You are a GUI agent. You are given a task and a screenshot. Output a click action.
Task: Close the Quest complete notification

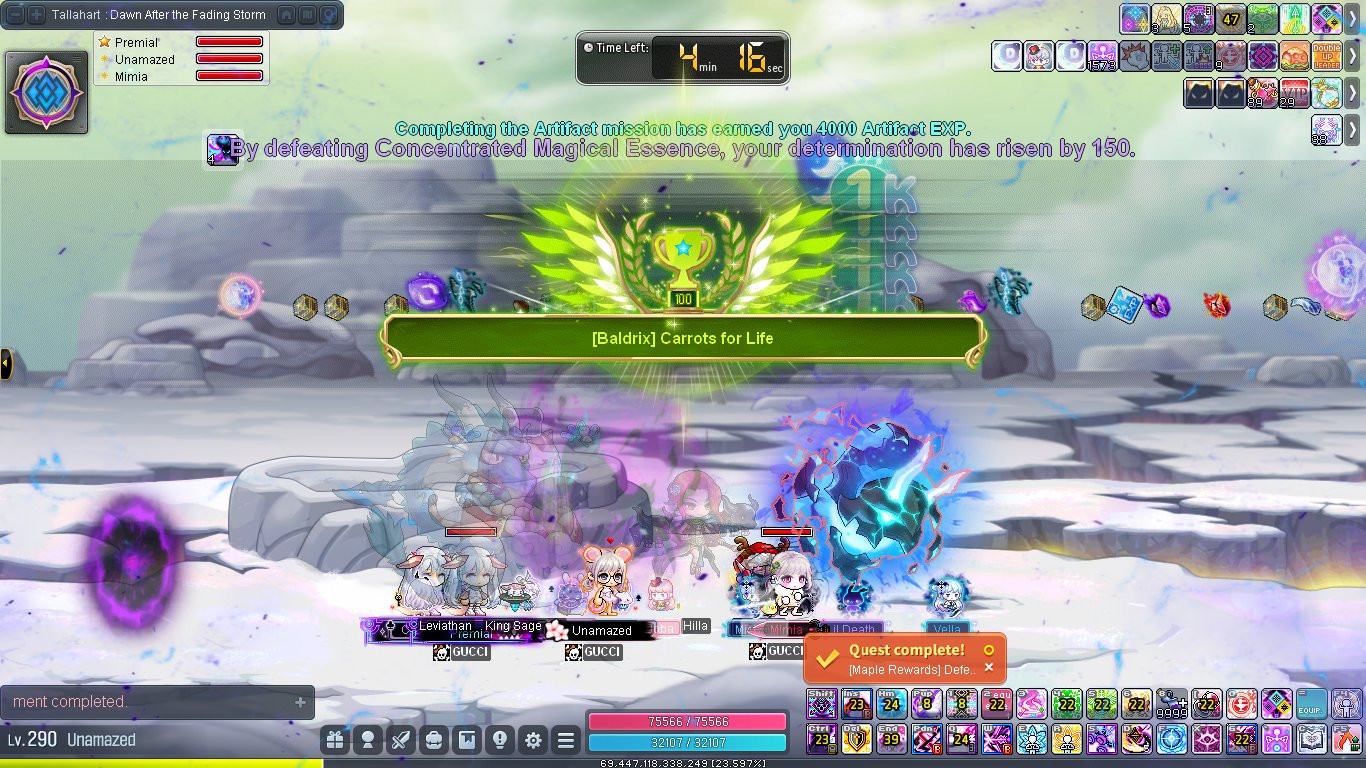pos(989,668)
